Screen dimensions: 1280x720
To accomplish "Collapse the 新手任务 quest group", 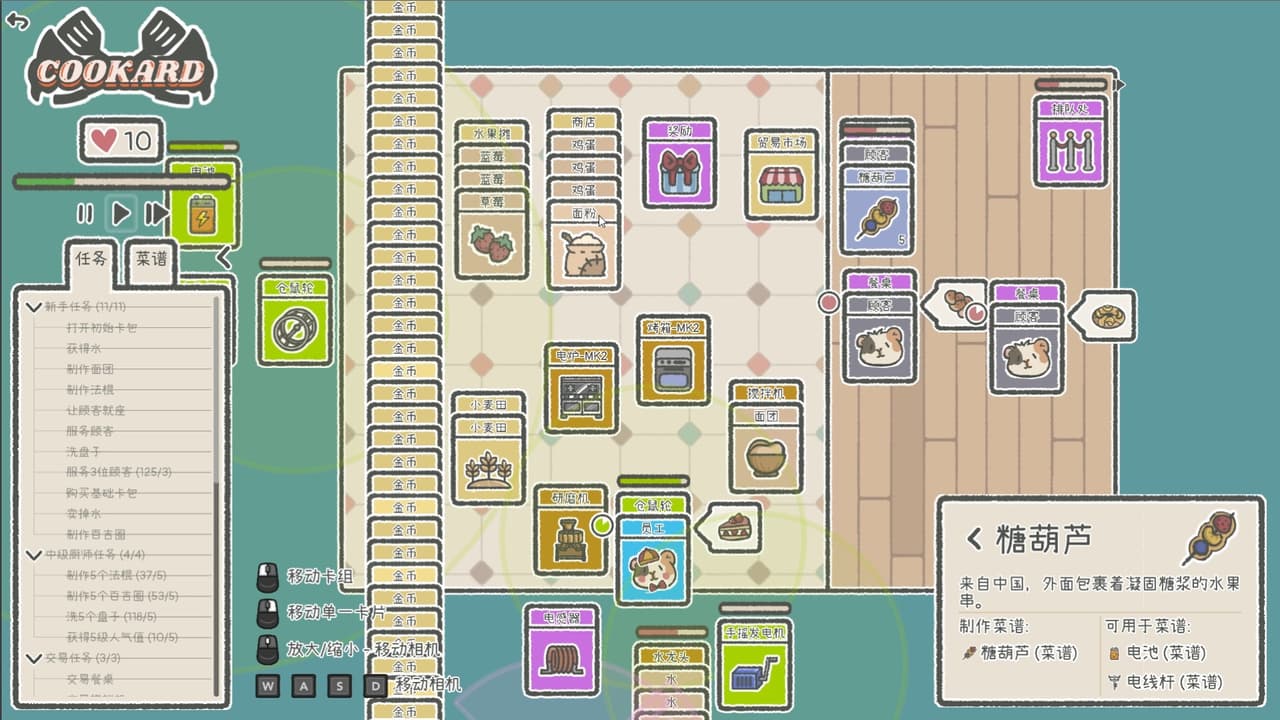I will coord(35,307).
